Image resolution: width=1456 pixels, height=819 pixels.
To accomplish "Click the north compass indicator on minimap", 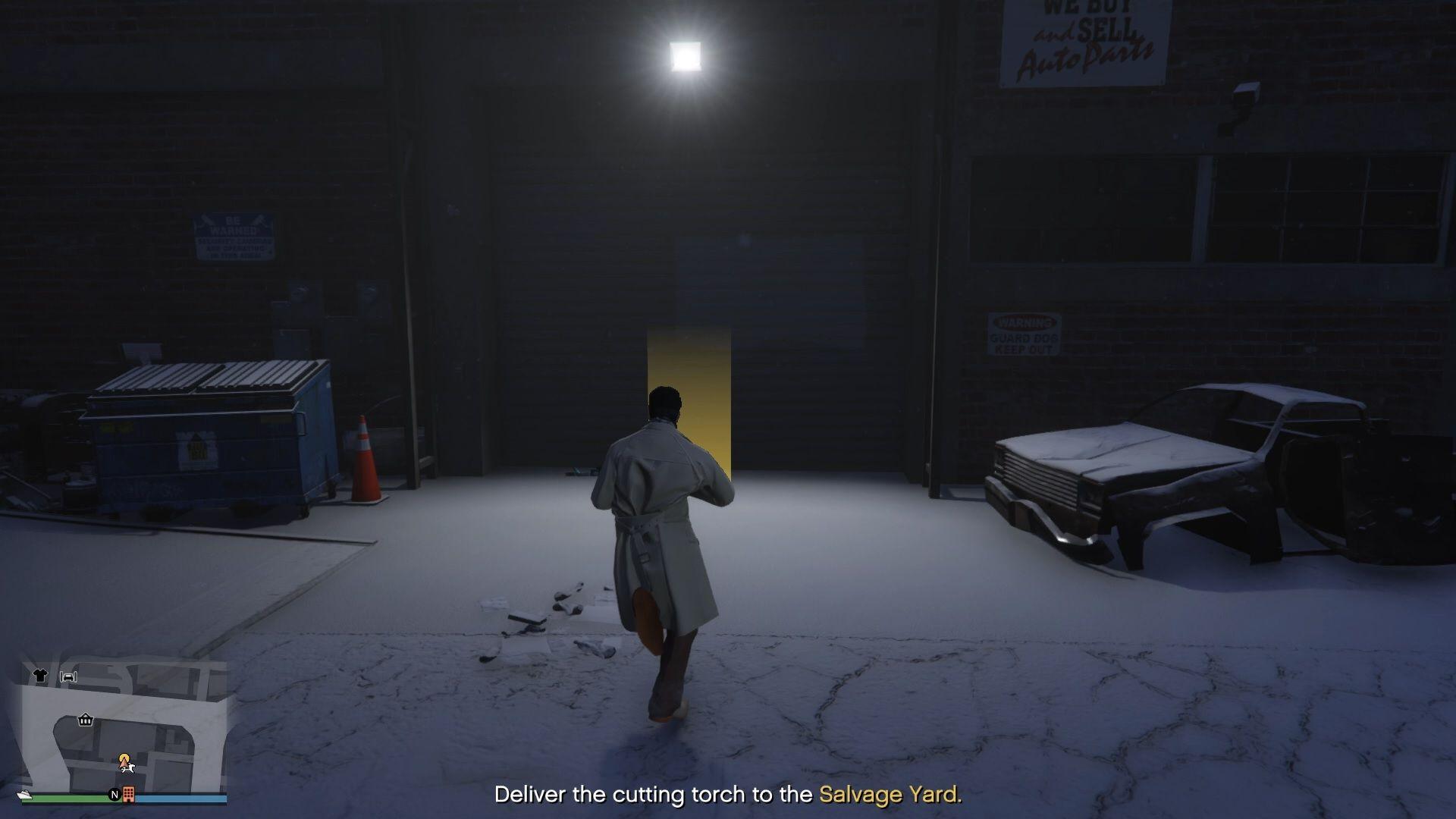I will pos(115,795).
